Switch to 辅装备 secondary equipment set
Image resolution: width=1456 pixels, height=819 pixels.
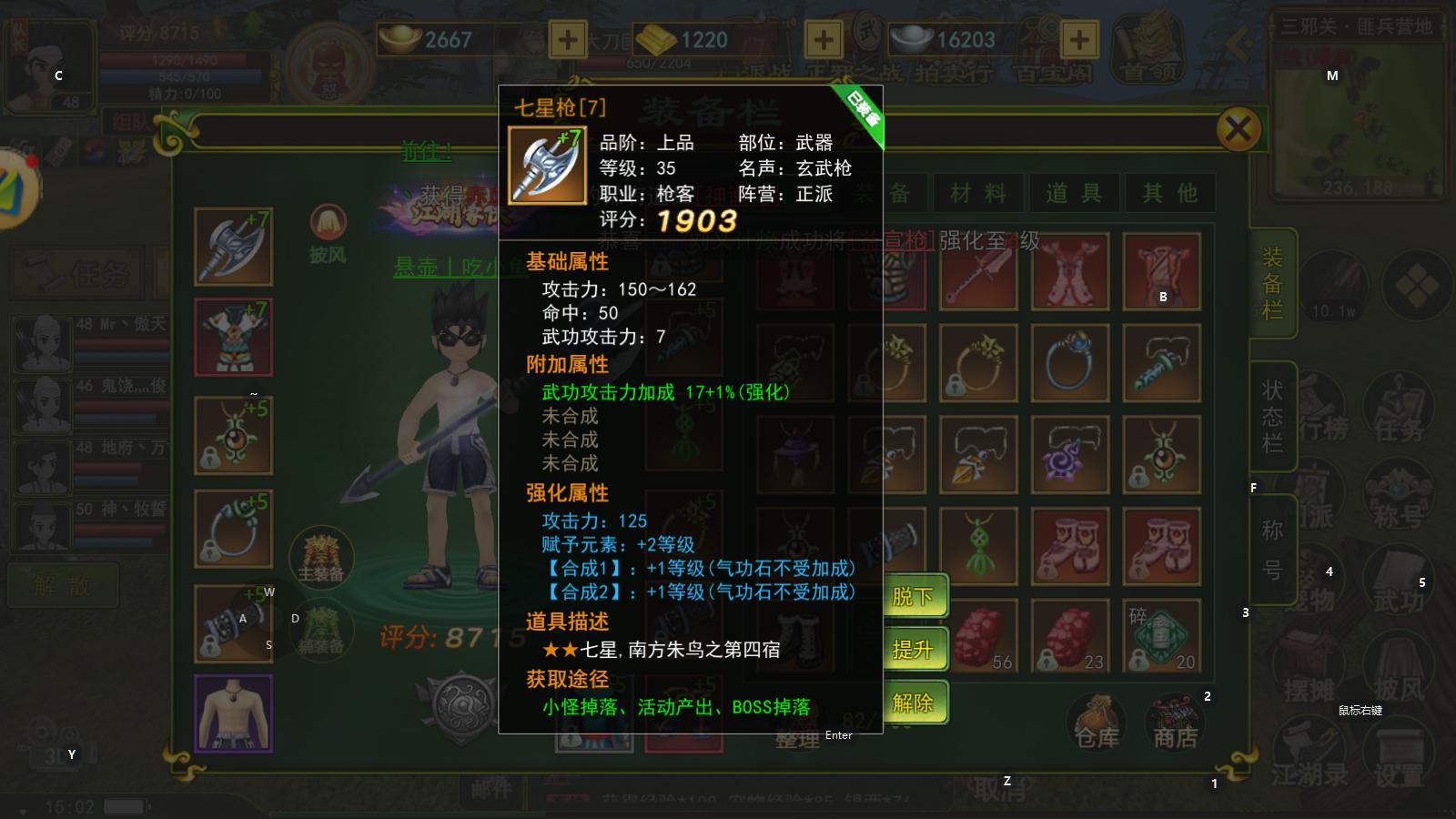(320, 628)
